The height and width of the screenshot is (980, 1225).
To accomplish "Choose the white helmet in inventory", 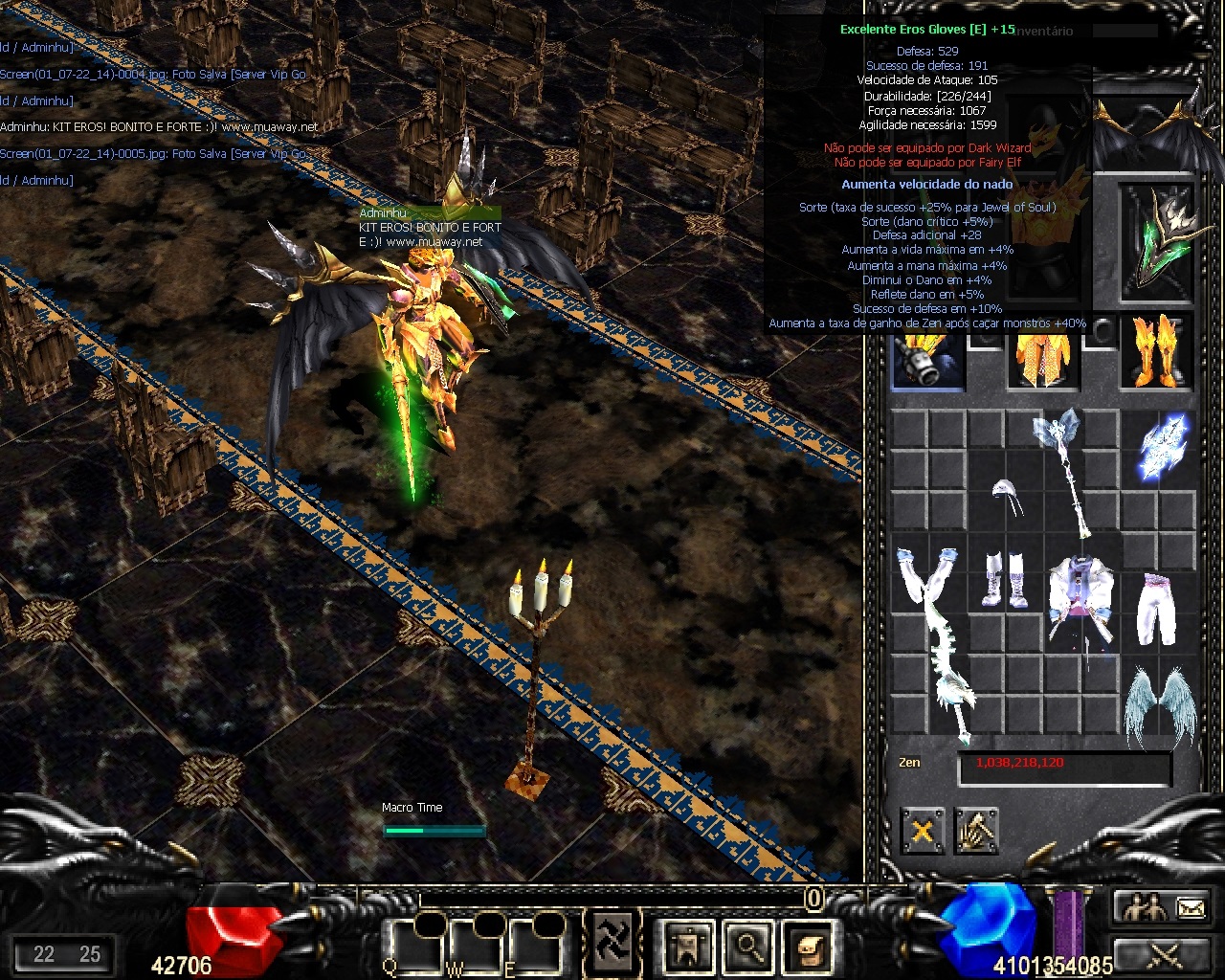I will click(x=1005, y=496).
